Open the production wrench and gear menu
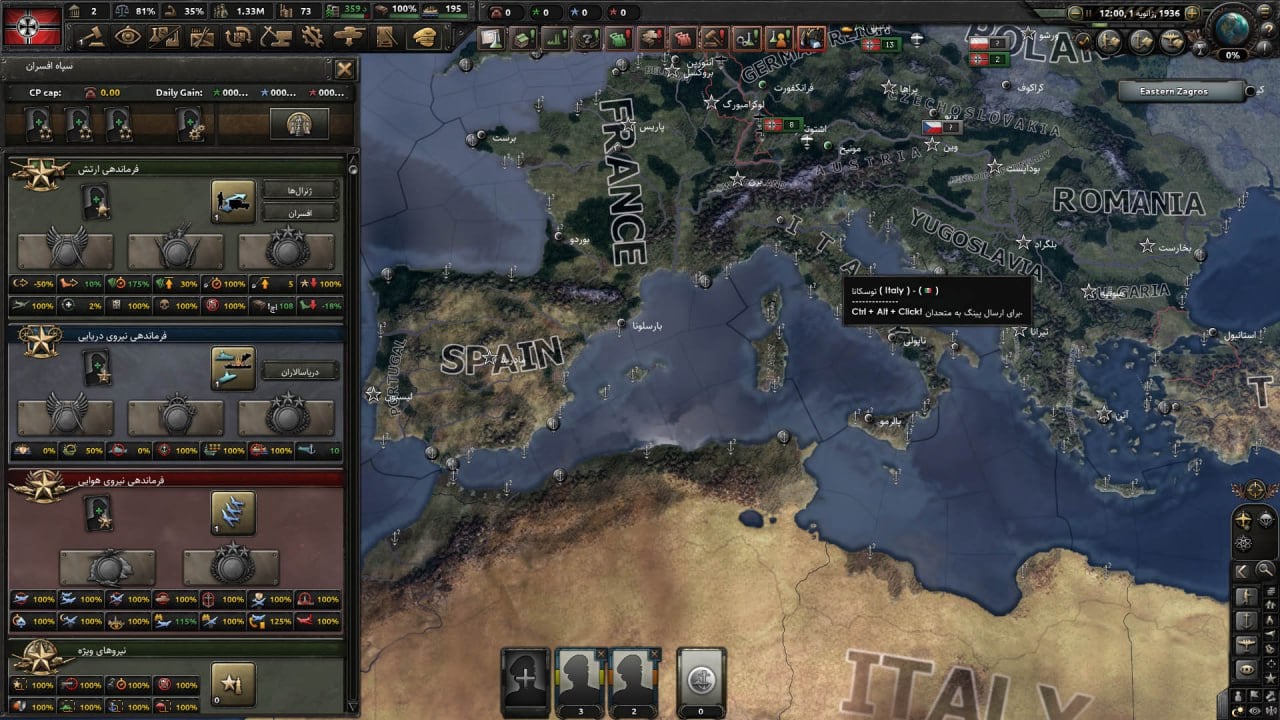 coord(312,37)
